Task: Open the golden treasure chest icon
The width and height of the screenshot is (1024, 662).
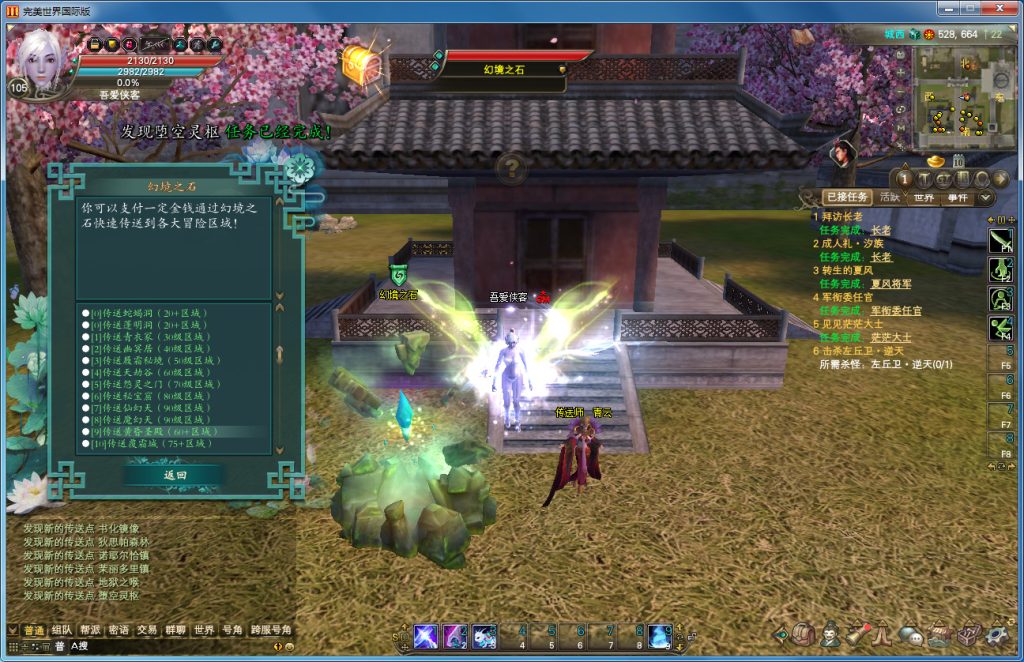Action: point(360,63)
